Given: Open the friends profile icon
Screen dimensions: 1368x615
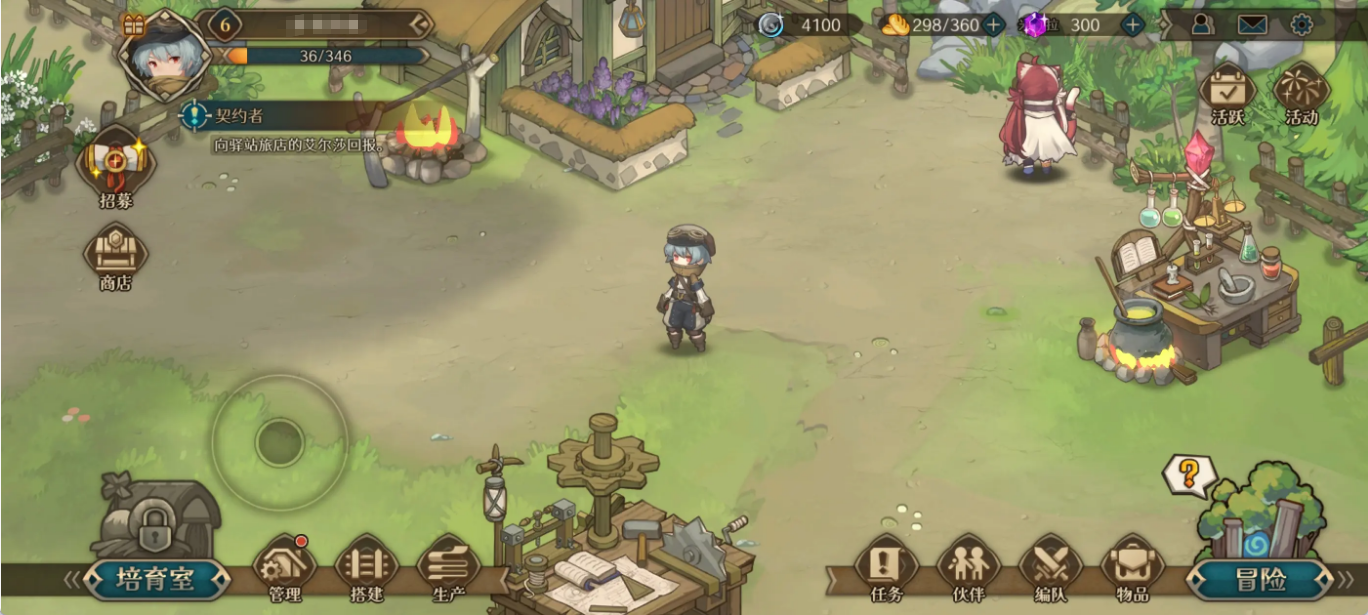Looking at the screenshot, I should coord(1202,25).
